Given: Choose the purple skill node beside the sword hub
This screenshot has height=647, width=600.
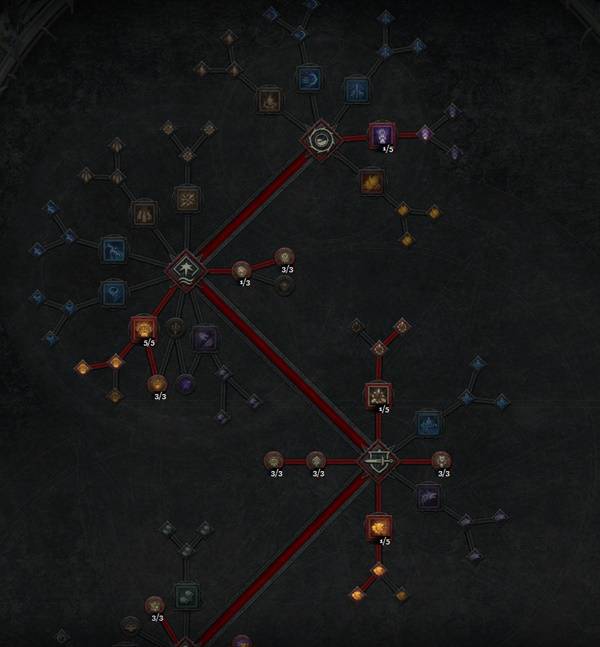Looking at the screenshot, I should click(428, 495).
